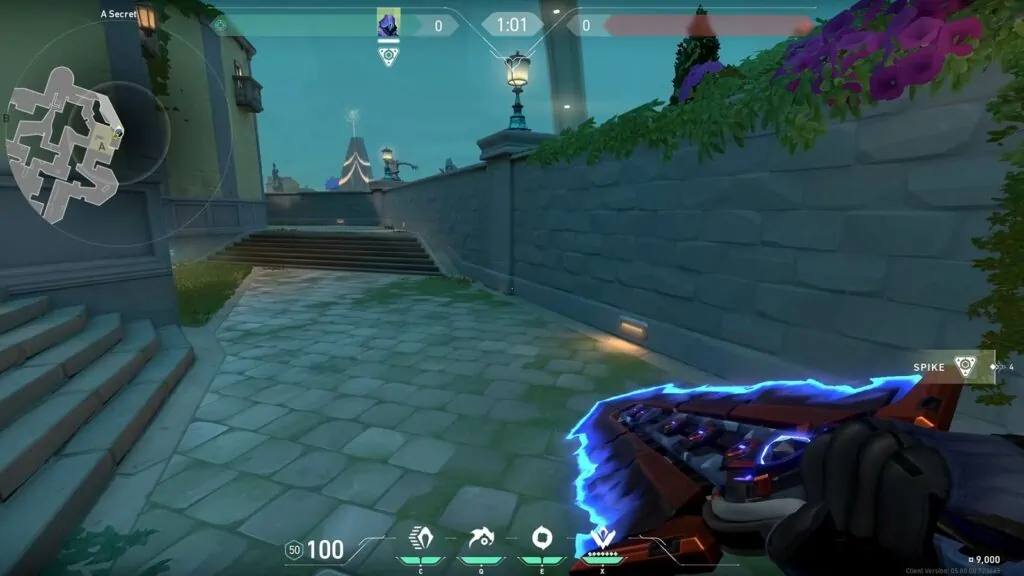
Task: Select the Spike inventory slot
Action: point(964,367)
